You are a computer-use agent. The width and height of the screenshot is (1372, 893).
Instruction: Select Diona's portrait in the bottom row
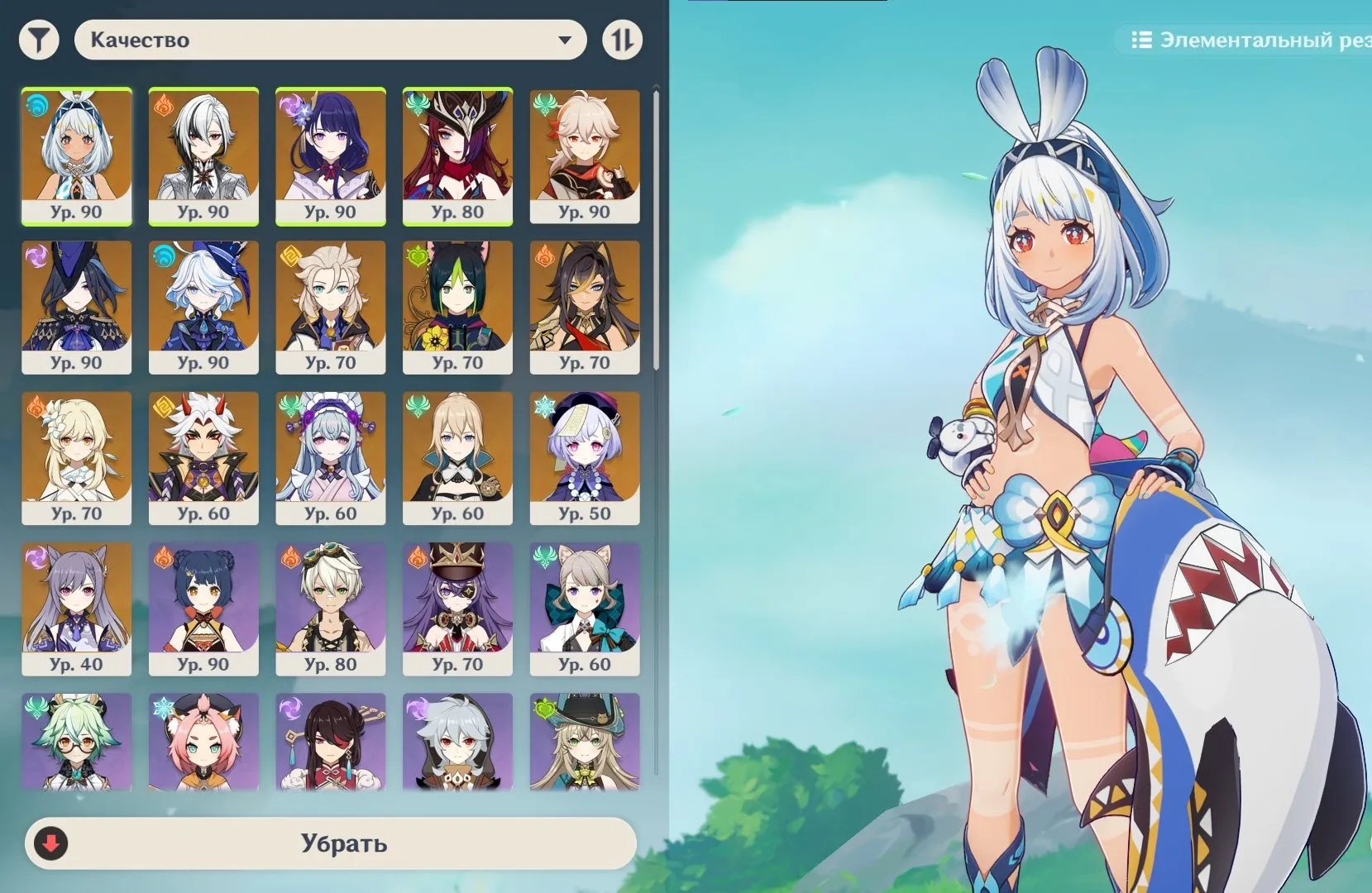click(x=204, y=742)
